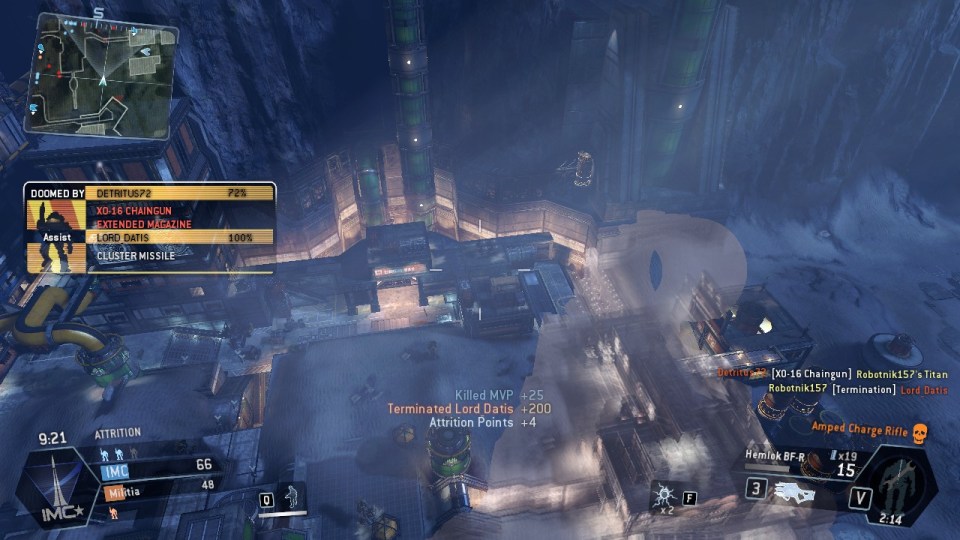Select the Amped Charge Rifle skull icon
Image resolution: width=960 pixels, height=540 pixels.
click(920, 431)
